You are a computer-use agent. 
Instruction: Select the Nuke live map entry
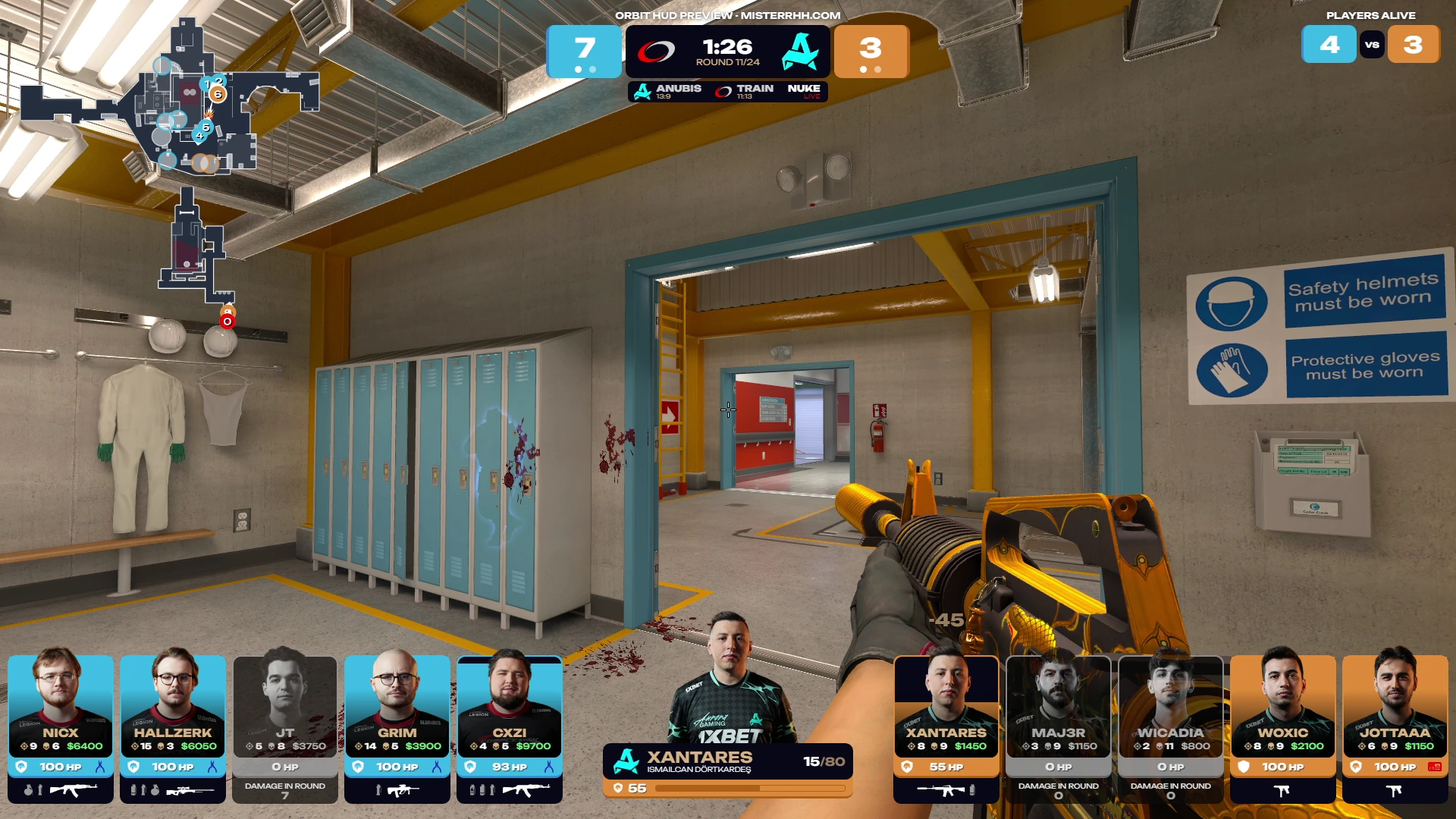pyautogui.click(x=804, y=92)
